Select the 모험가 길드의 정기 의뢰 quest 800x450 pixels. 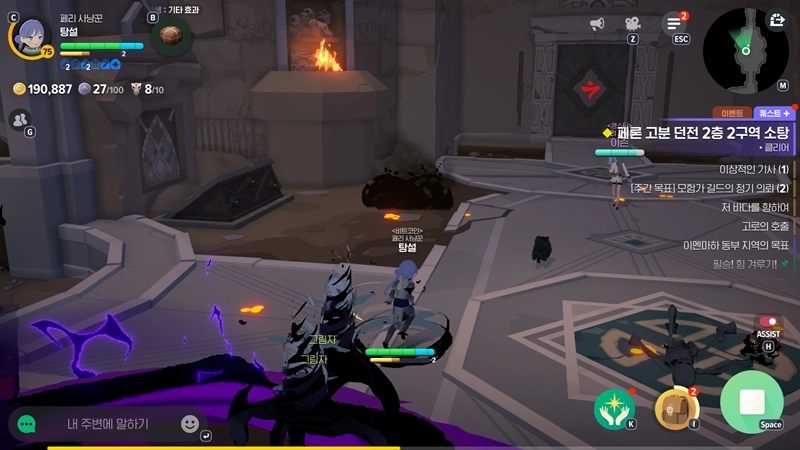pyautogui.click(x=710, y=188)
